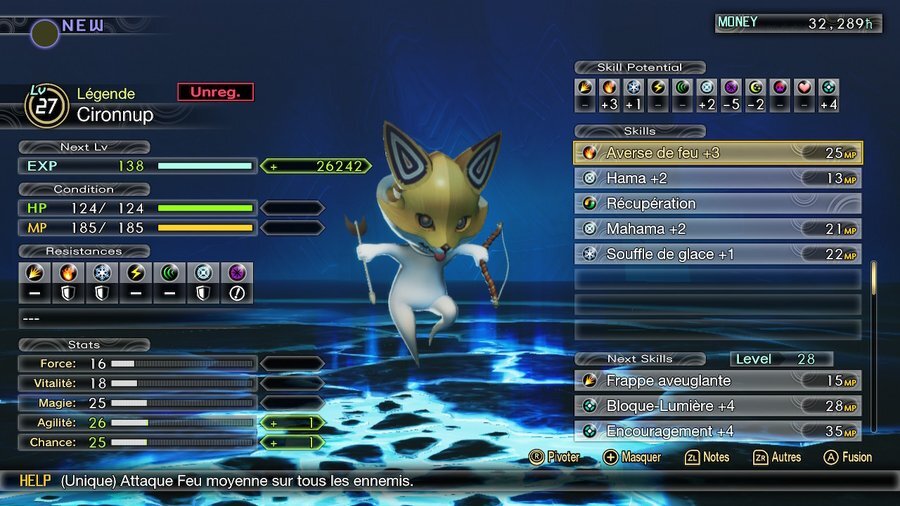This screenshot has width=900, height=506.
Task: Click the Unreg. status badge
Action: (215, 92)
